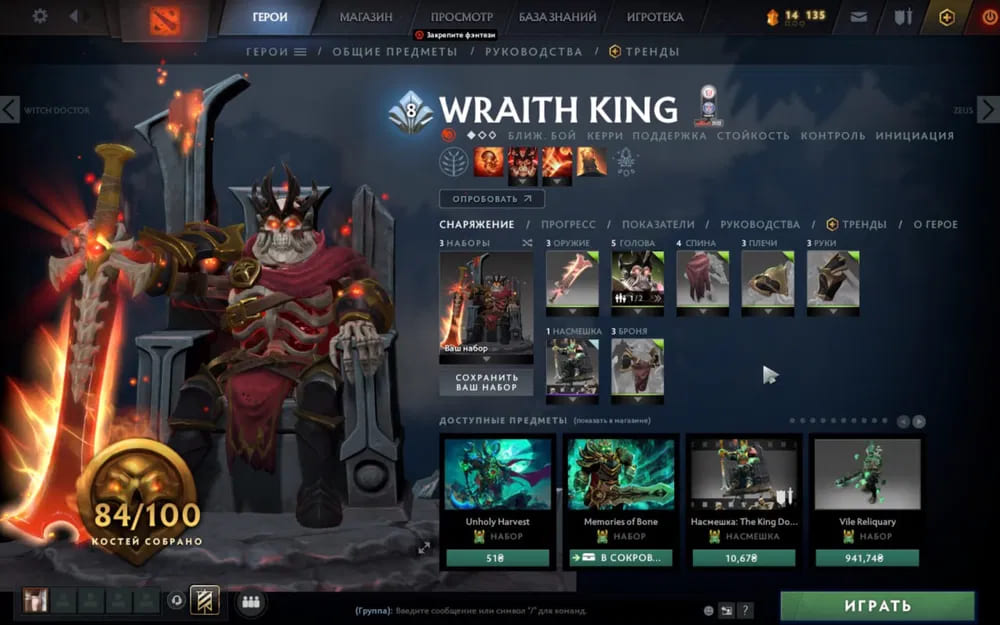Open the Просмотр tab

pyautogui.click(x=462, y=17)
